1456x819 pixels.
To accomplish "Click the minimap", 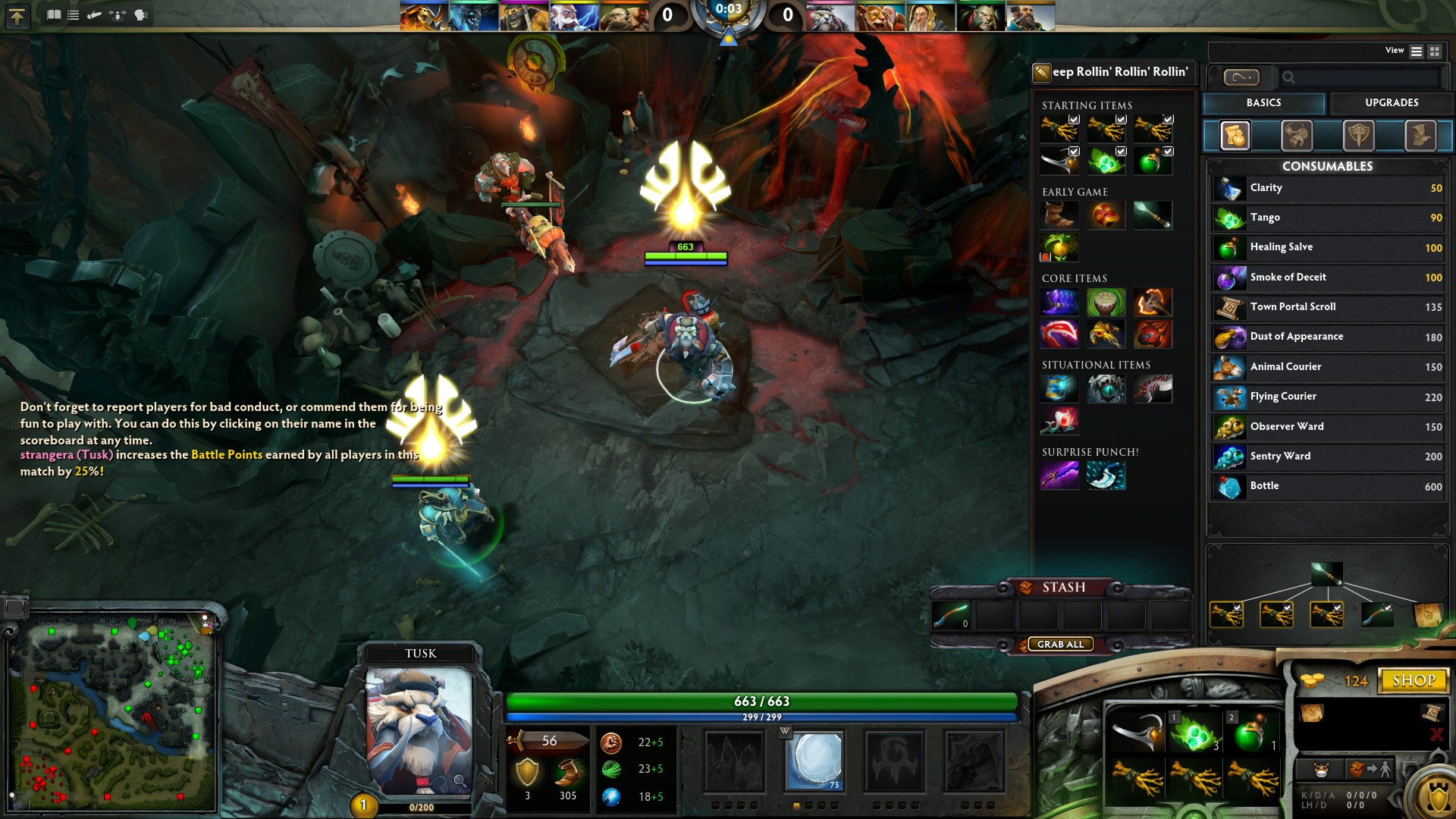I will click(111, 711).
